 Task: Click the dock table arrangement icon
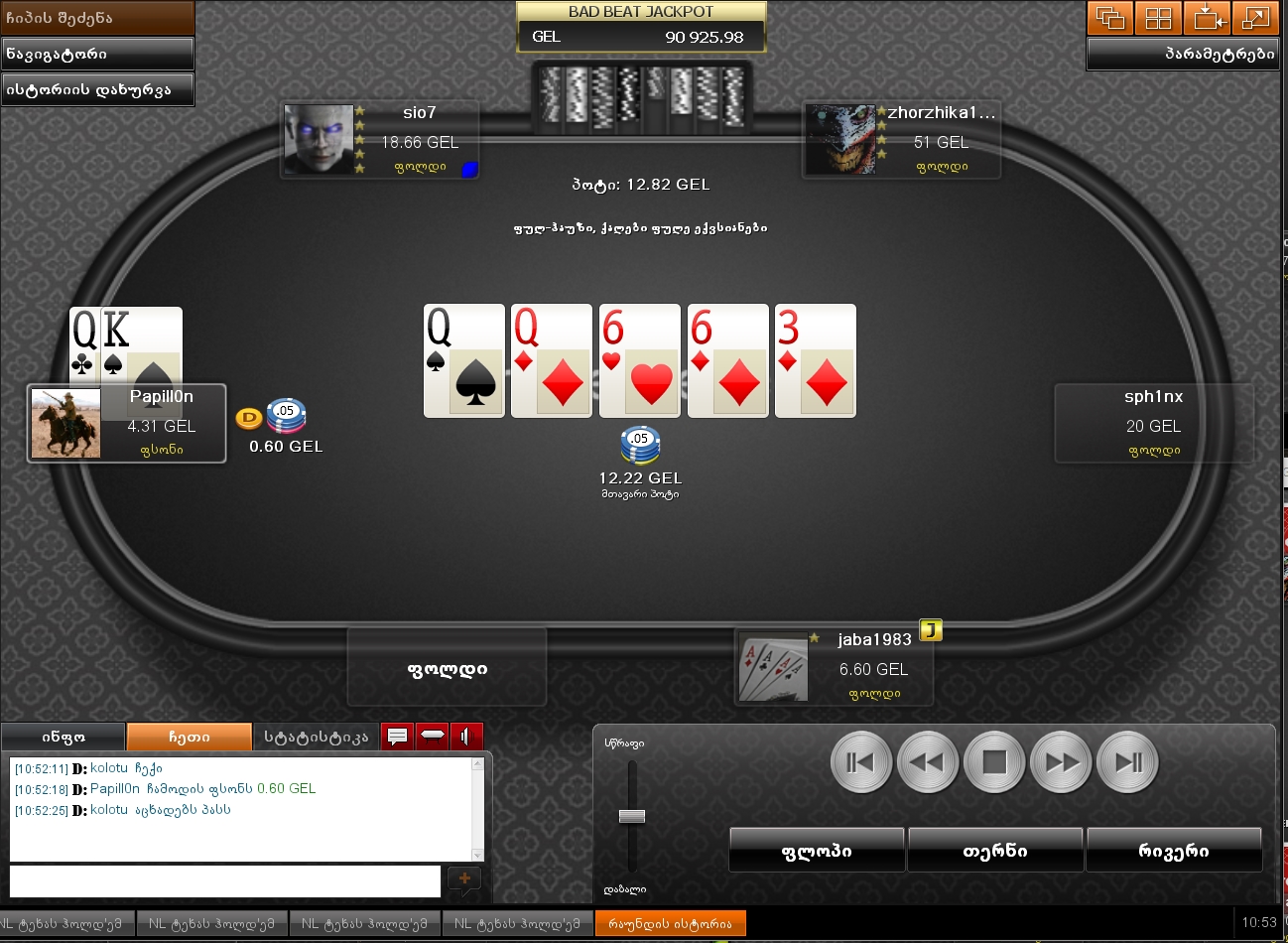[1207, 18]
